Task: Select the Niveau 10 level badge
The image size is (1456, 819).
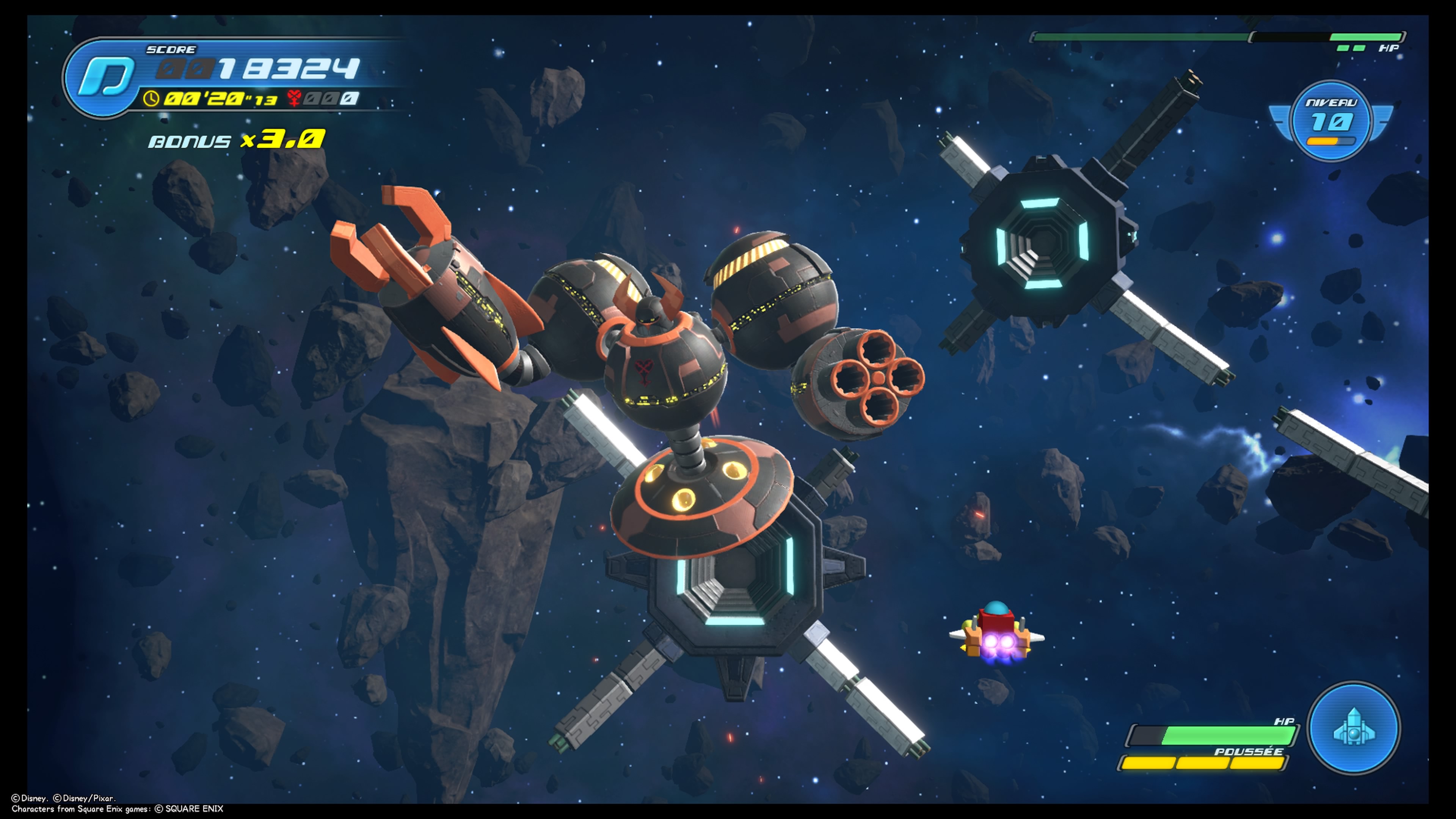Action: click(x=1331, y=121)
